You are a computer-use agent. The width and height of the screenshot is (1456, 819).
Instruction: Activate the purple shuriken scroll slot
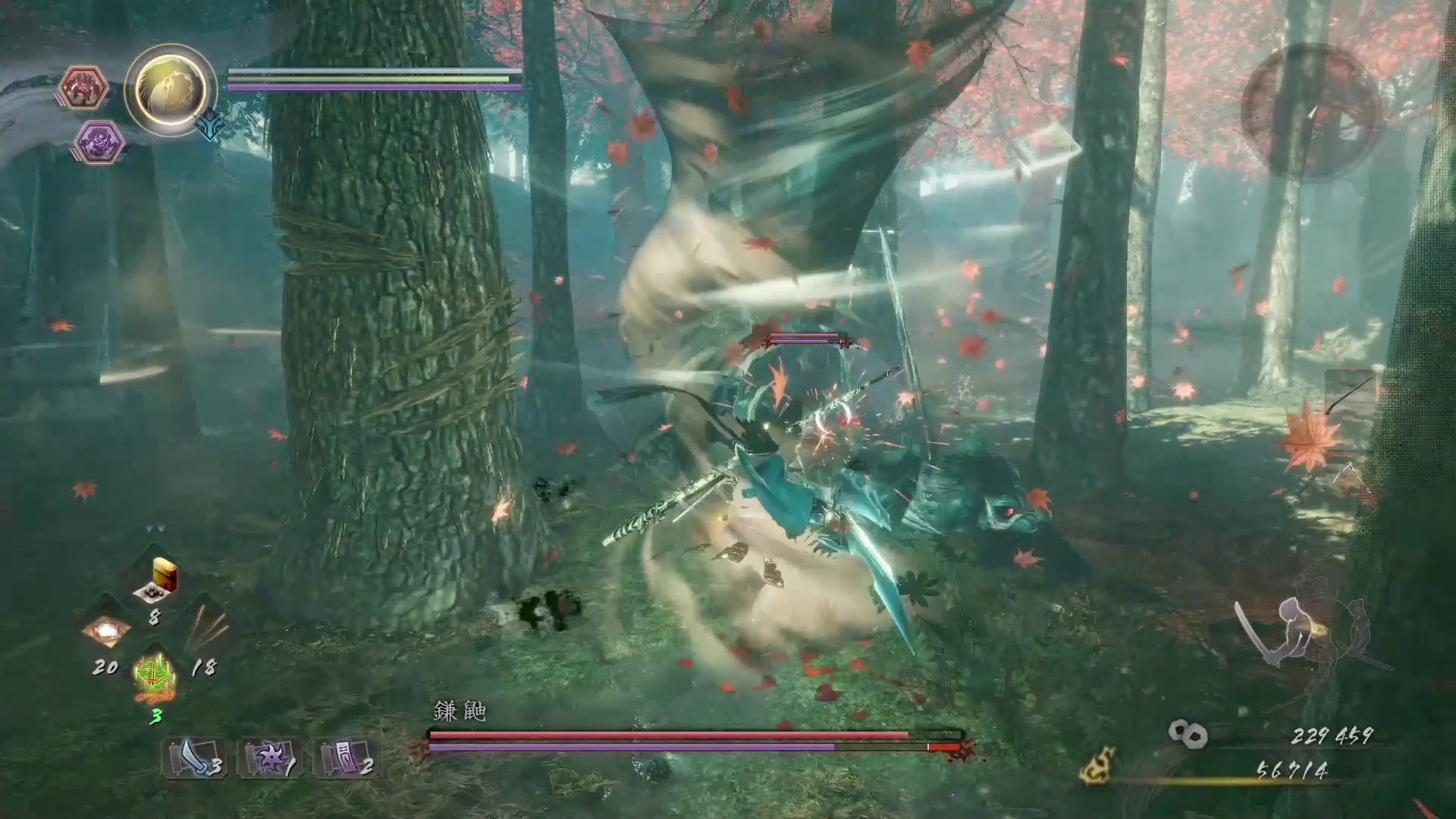(x=270, y=758)
